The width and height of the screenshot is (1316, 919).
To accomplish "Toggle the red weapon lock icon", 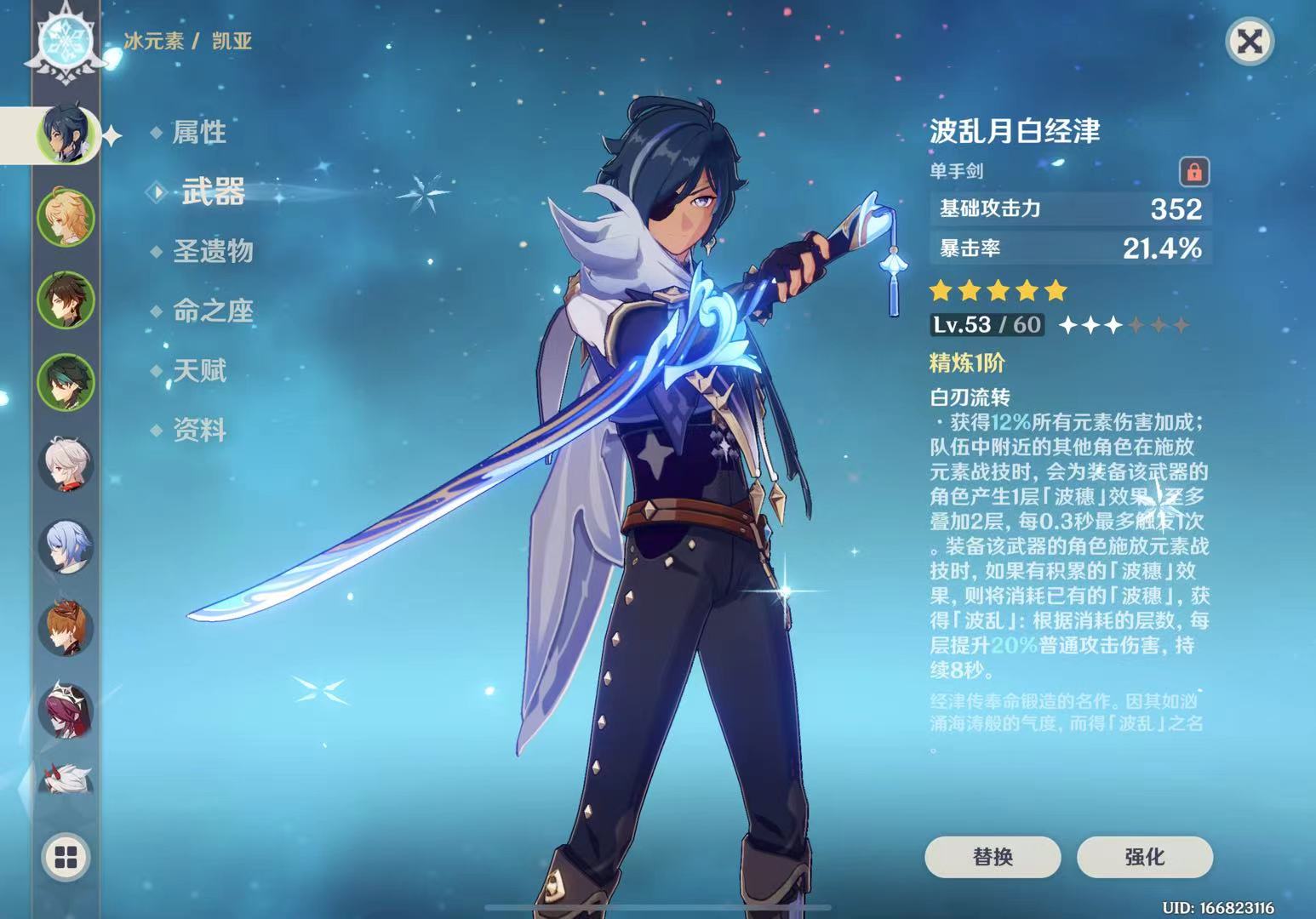I will 1193,172.
